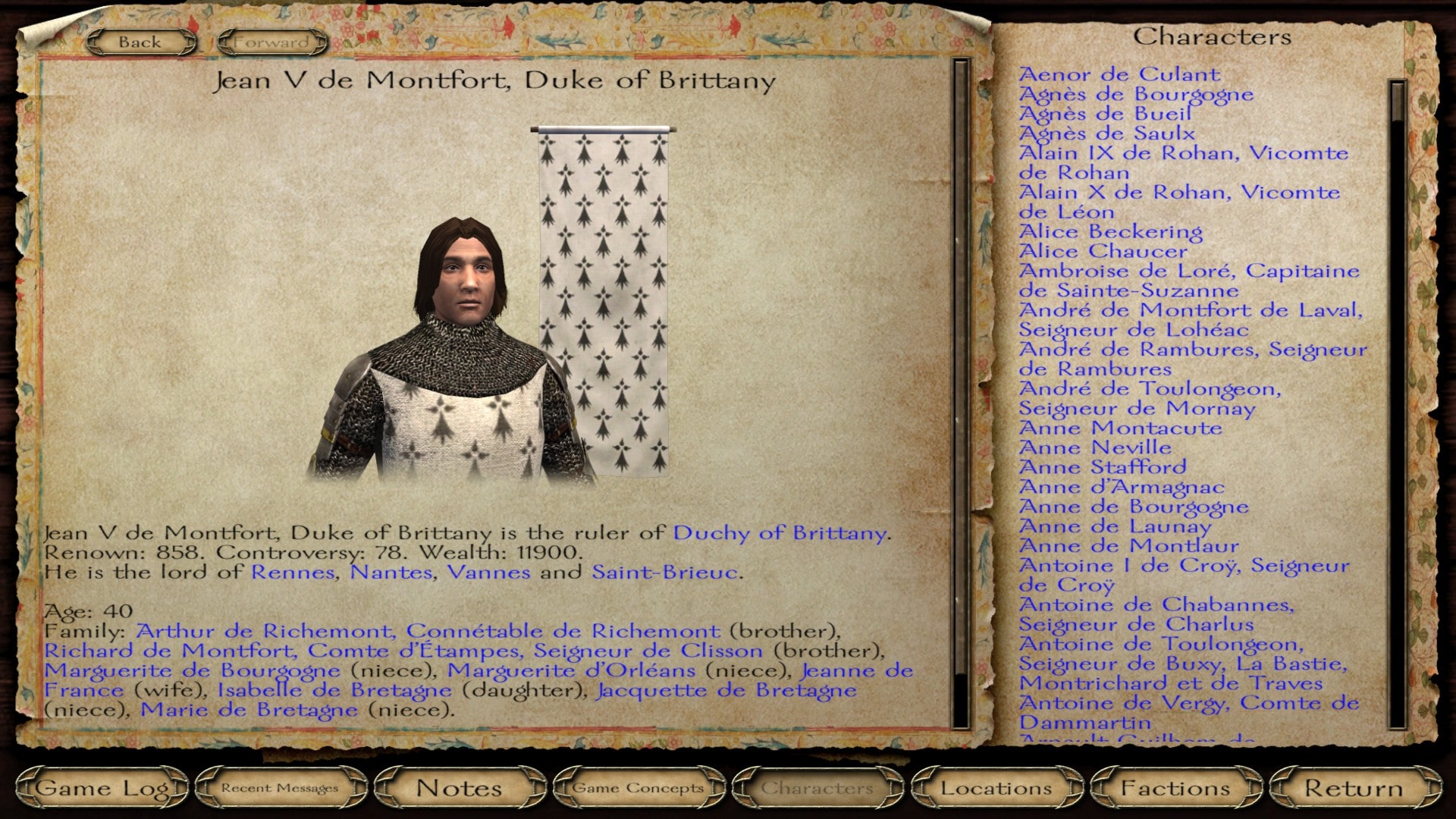Open the Factions tab
Viewport: 1456px width, 819px height.
1175,789
